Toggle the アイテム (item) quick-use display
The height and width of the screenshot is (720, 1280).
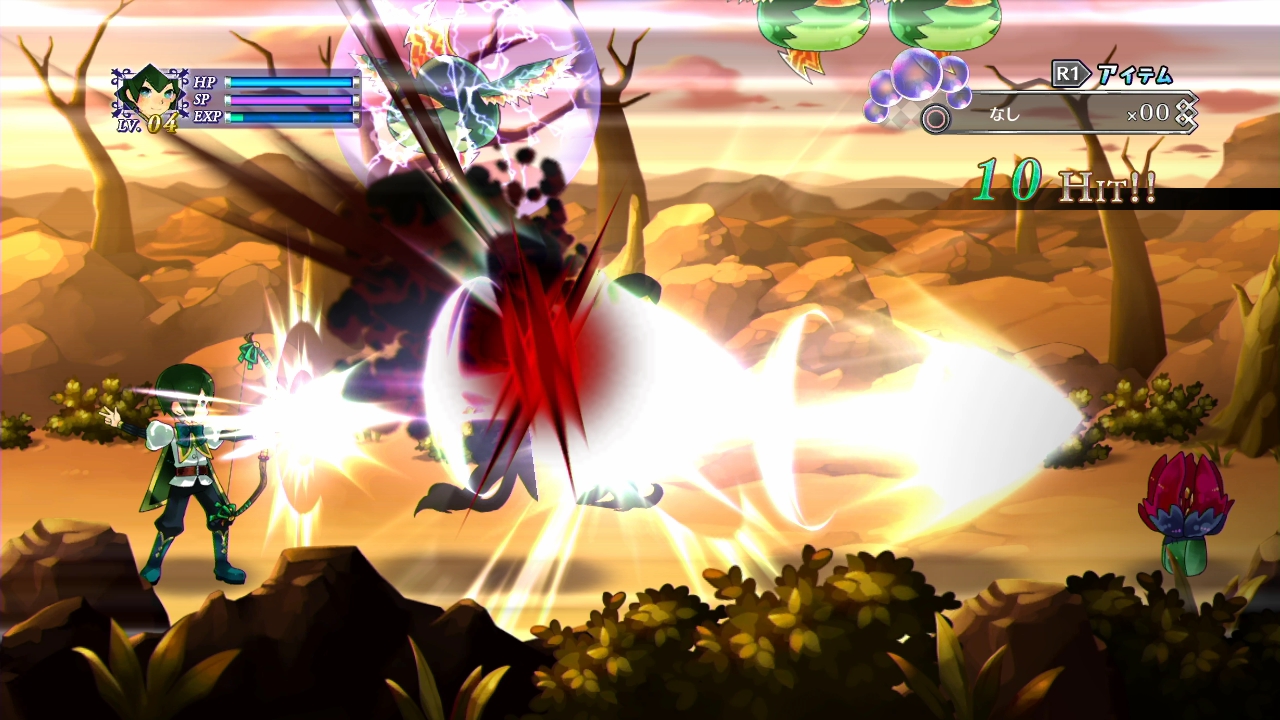click(x=1133, y=75)
